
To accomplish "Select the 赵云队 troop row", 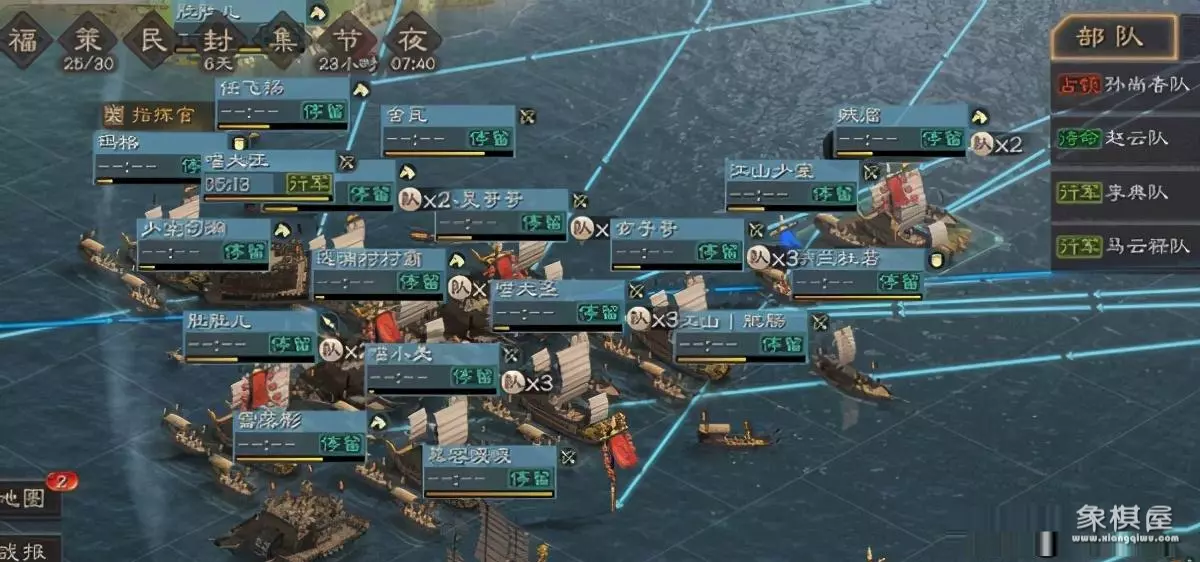I will (x=1124, y=139).
